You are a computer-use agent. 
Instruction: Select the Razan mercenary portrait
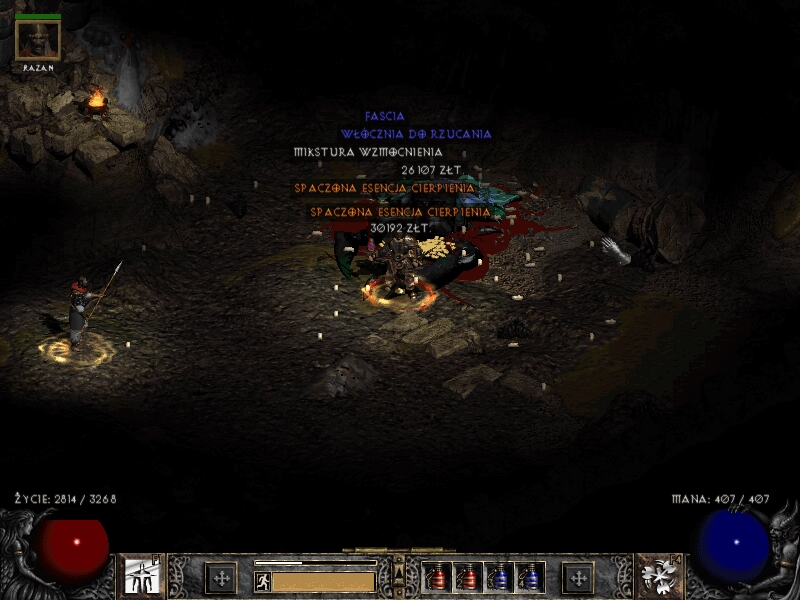tap(38, 40)
